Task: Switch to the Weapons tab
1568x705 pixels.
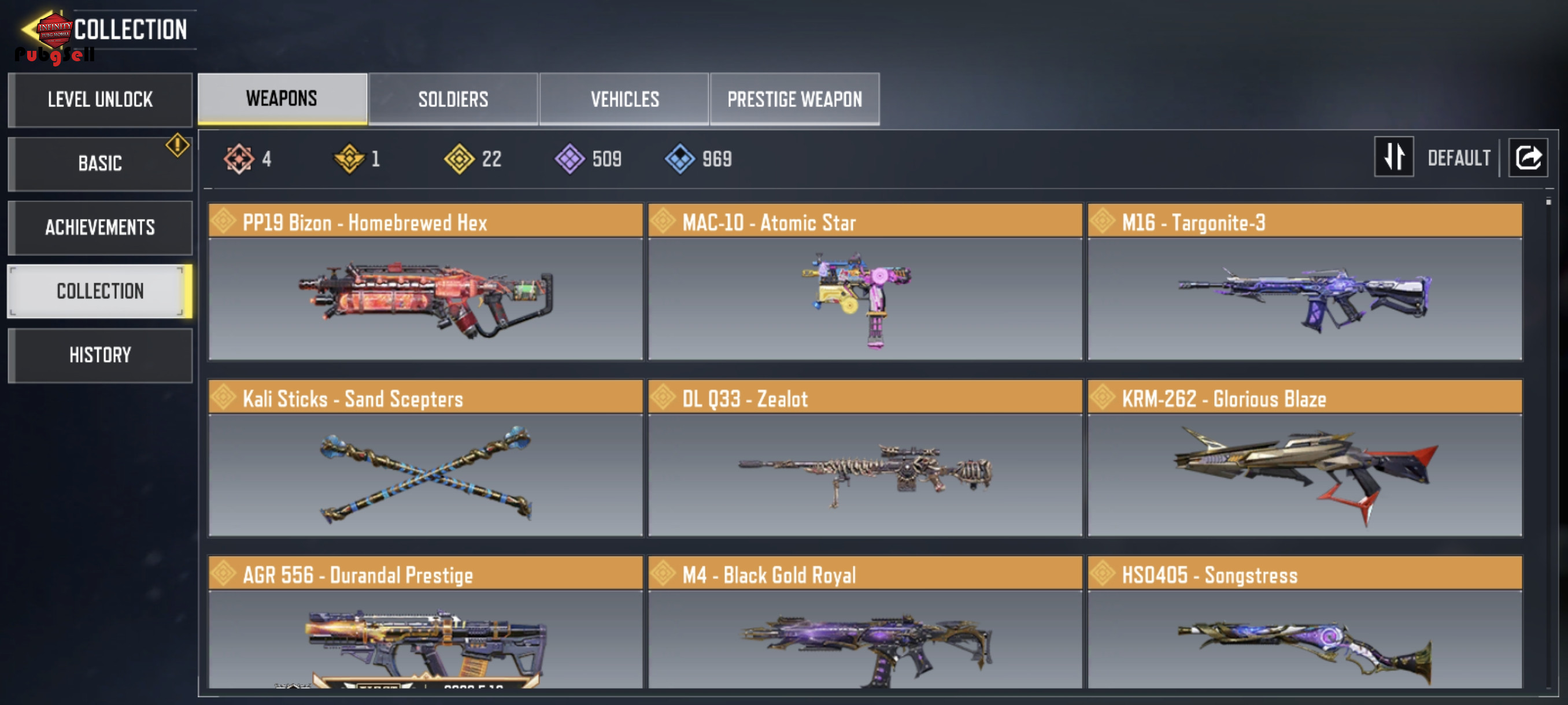Action: (282, 99)
